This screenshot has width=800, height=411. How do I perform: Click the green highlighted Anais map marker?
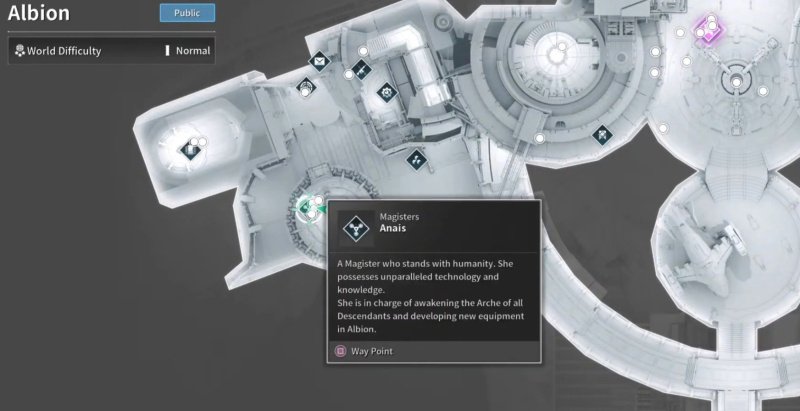point(307,207)
